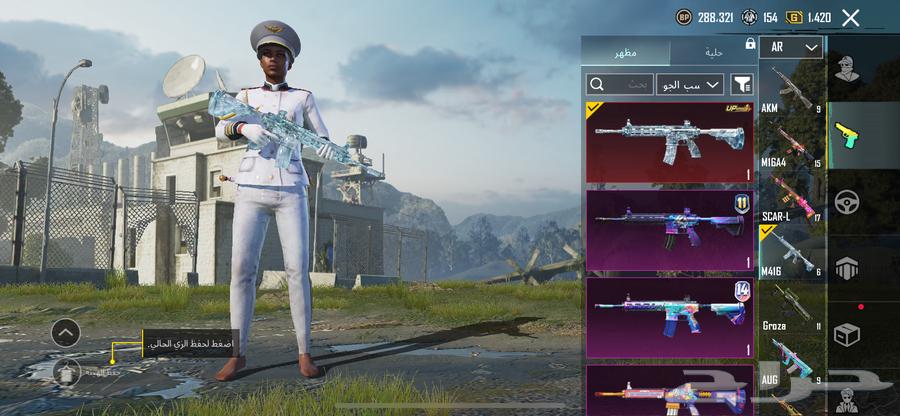The image size is (900, 416).
Task: Open the sort dropdown beside the search box
Action: click(690, 84)
